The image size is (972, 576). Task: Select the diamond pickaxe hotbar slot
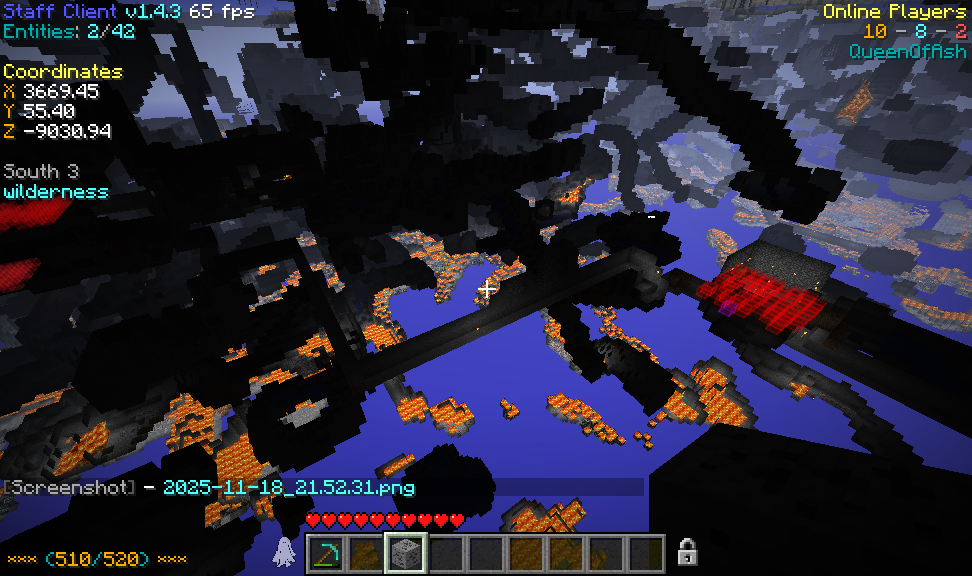[x=325, y=553]
